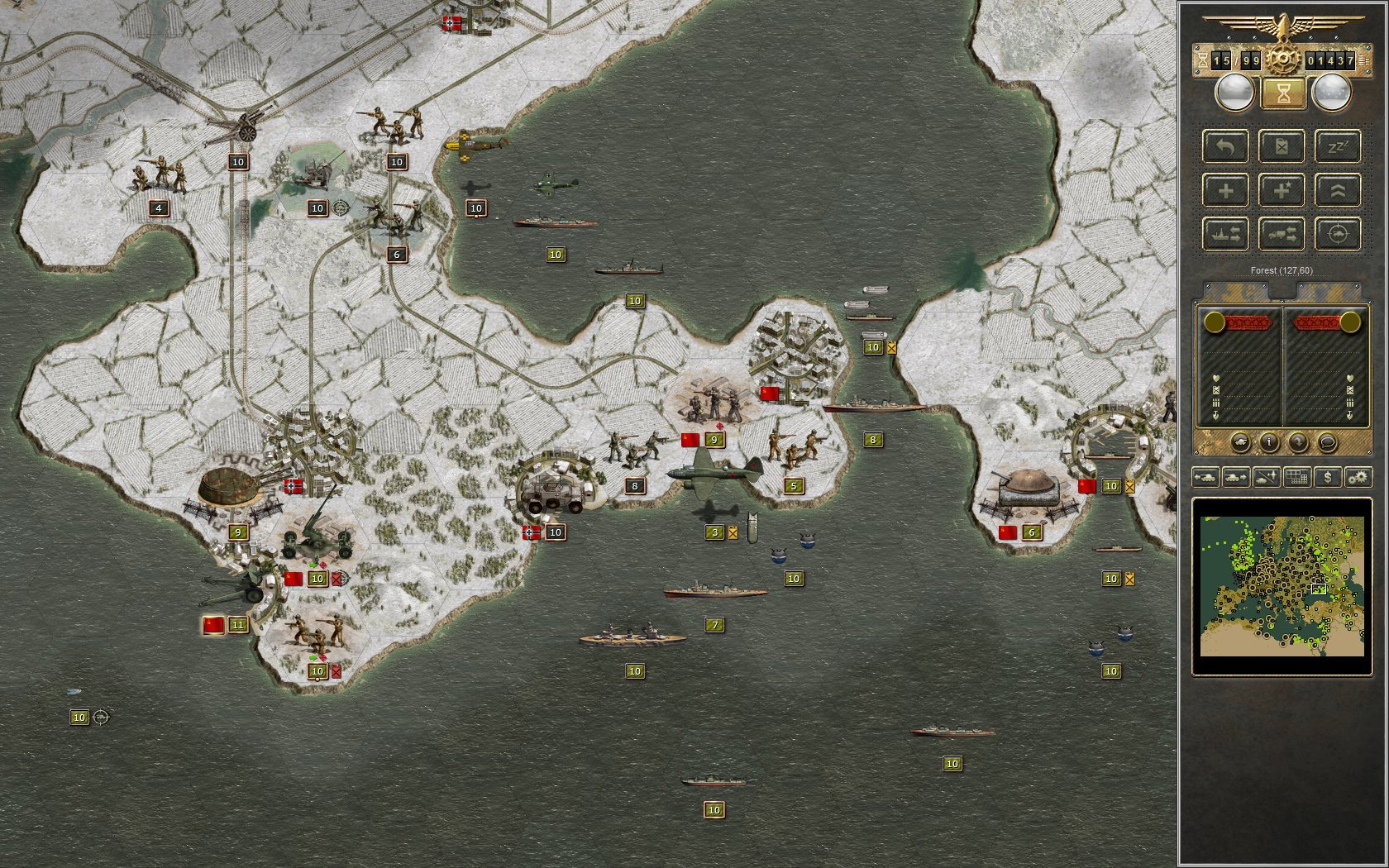Open messages with the speech bubble icon
The width and height of the screenshot is (1389, 868).
[x=1328, y=443]
